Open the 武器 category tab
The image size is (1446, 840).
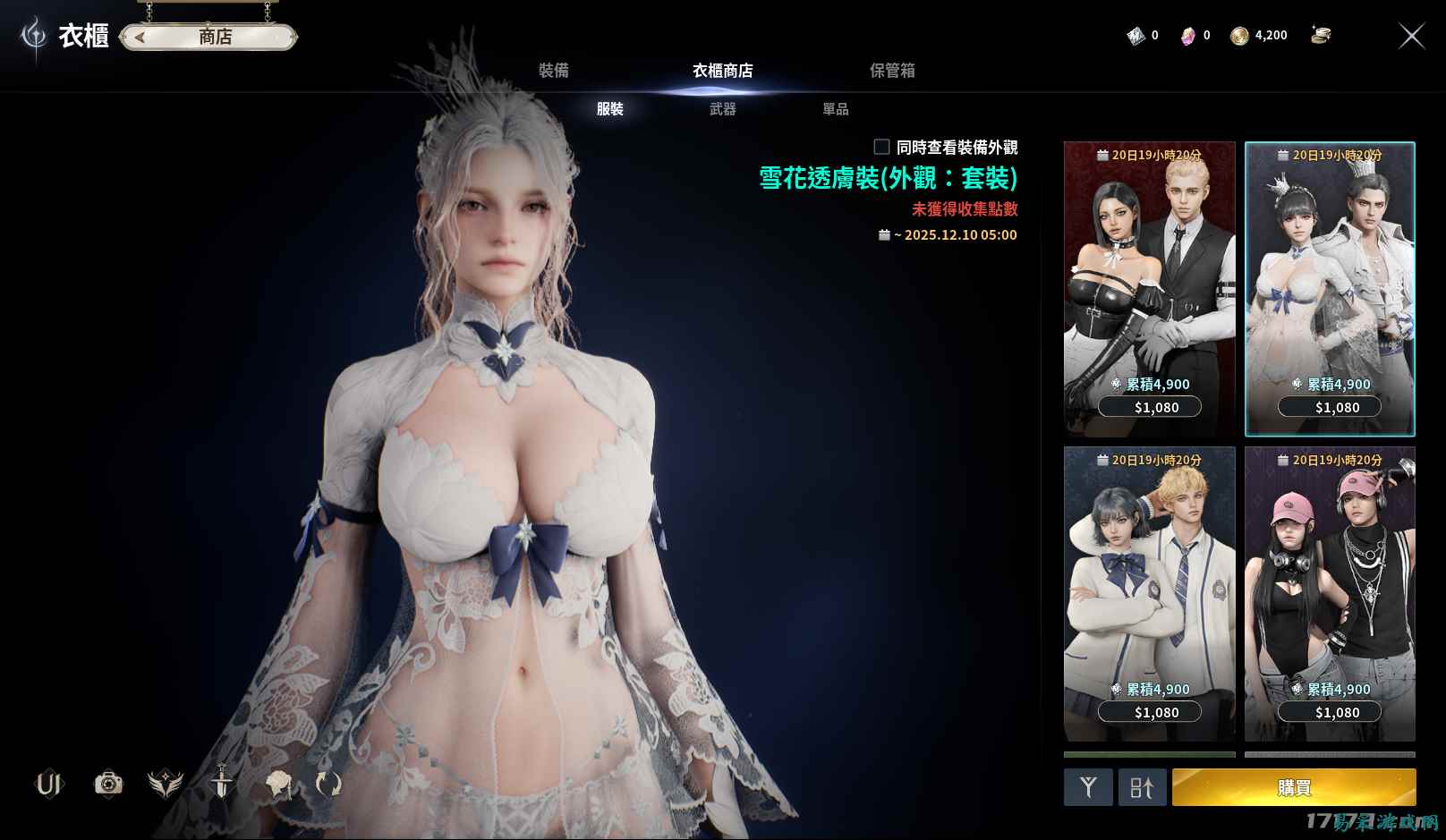(722, 108)
